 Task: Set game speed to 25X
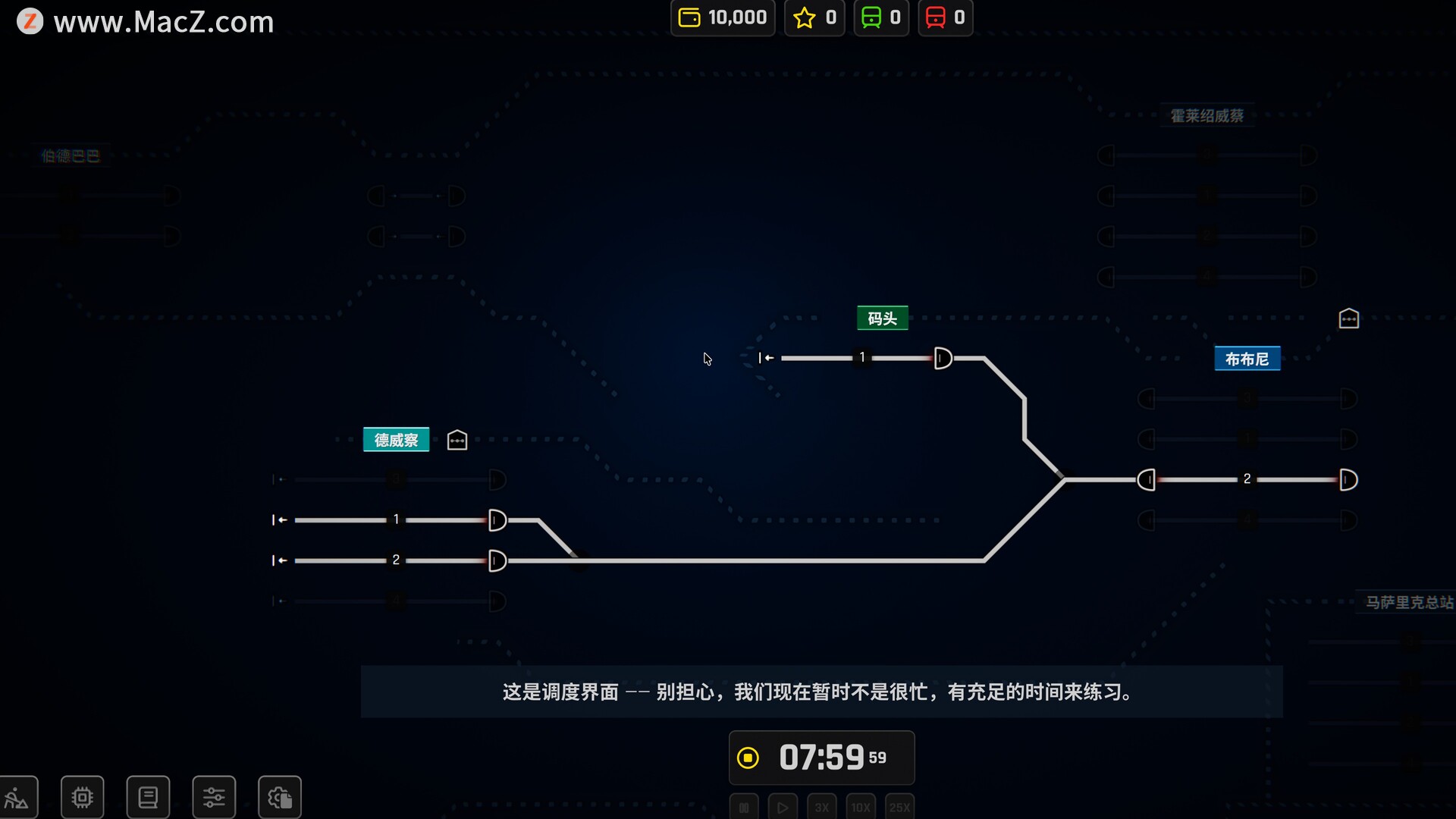pos(899,808)
